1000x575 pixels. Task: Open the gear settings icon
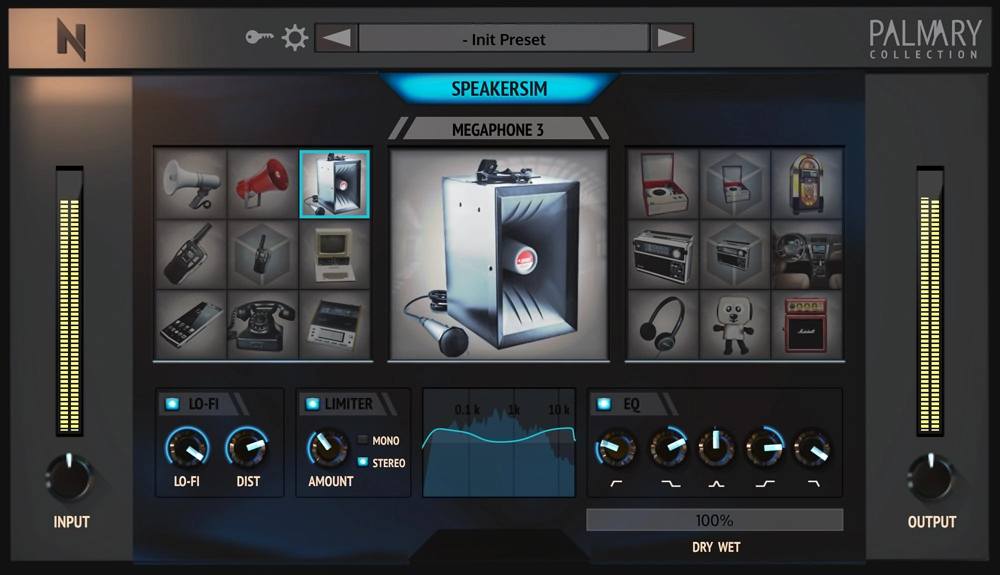pyautogui.click(x=294, y=39)
